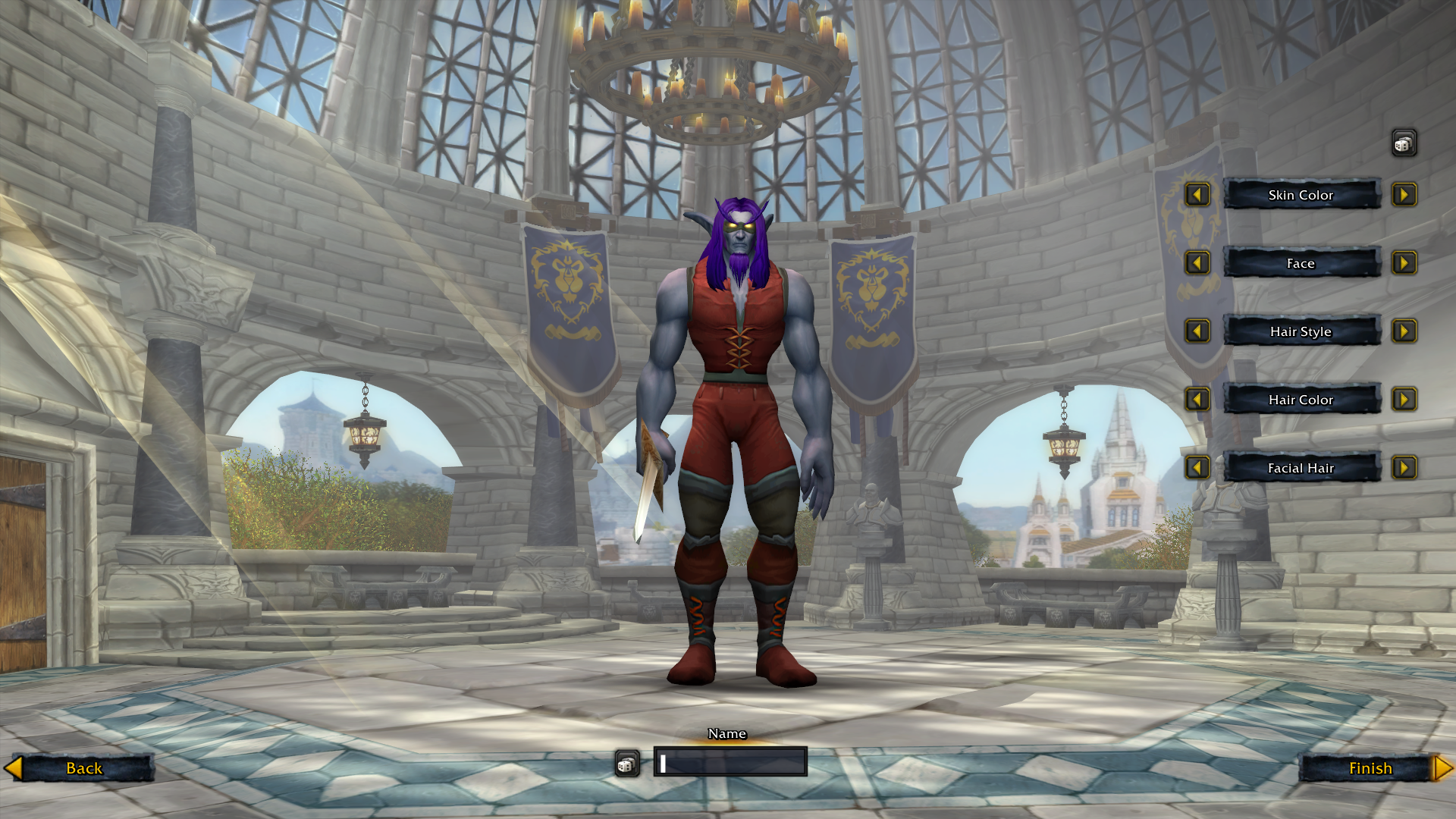Click the left arrow beside Hair Color
Viewport: 1456px width, 819px height.
tap(1197, 400)
